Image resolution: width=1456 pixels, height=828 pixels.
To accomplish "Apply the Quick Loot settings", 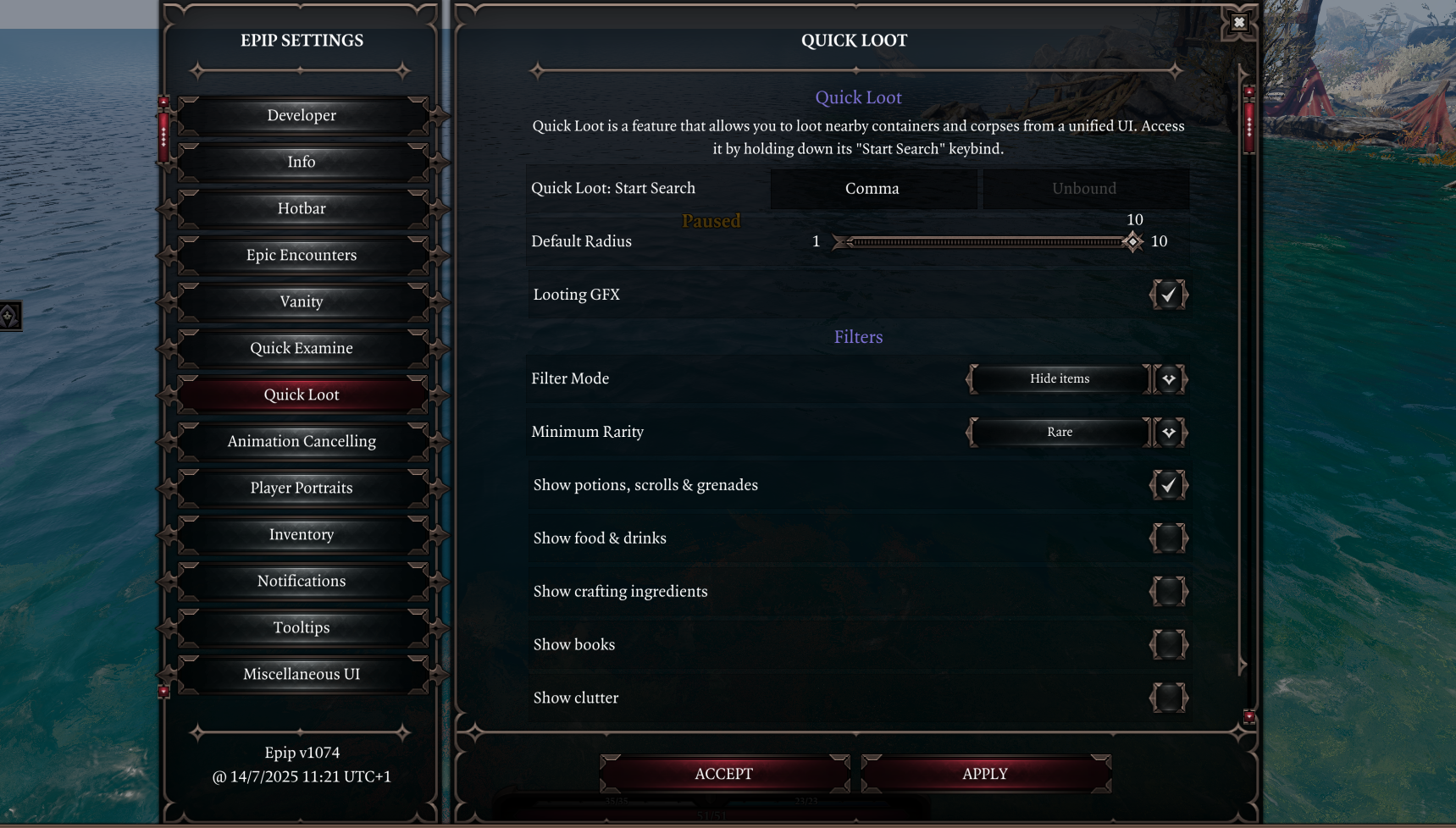I will coord(985,774).
